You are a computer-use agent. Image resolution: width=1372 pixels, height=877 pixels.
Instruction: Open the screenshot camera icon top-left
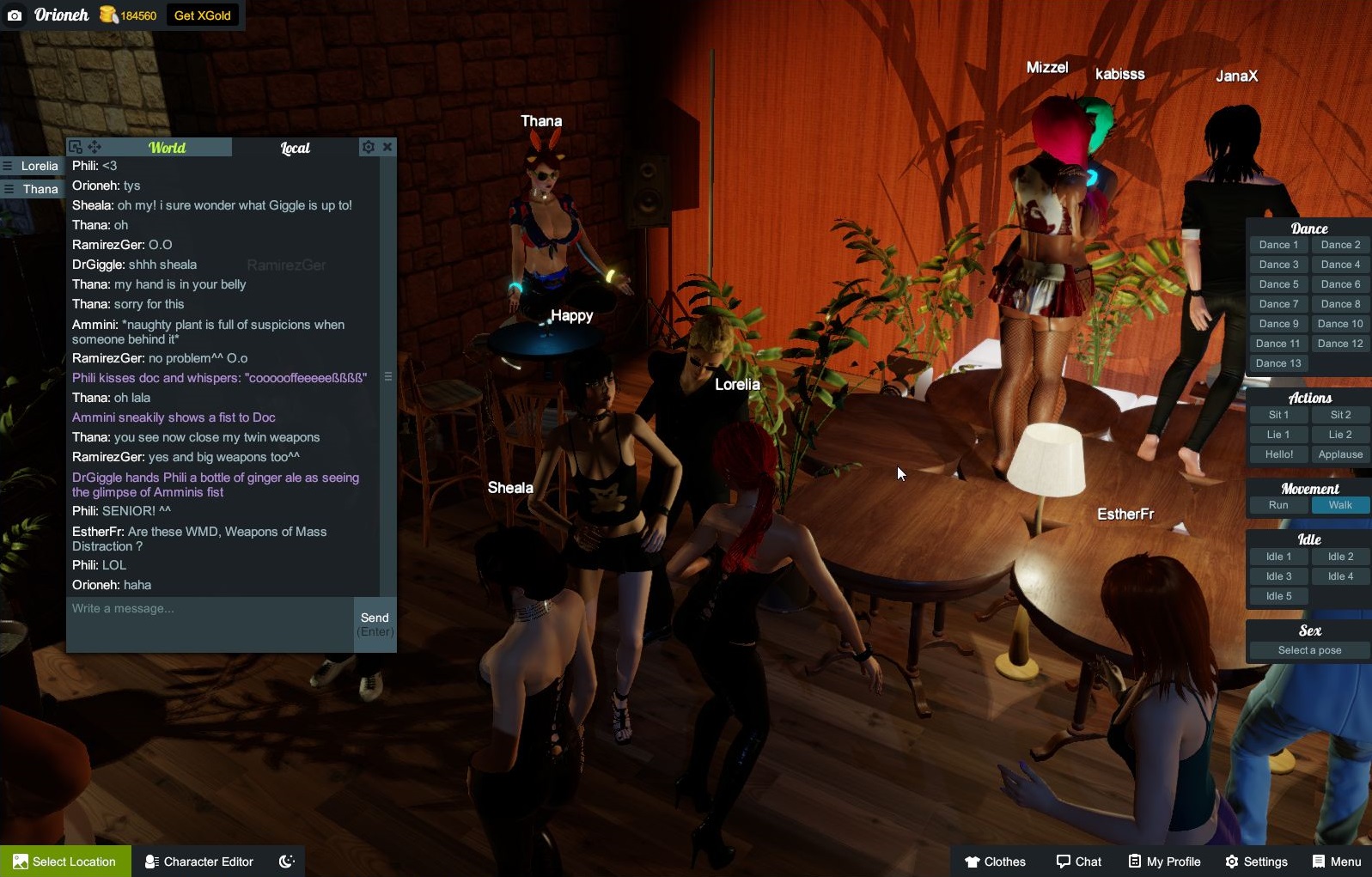[x=14, y=15]
